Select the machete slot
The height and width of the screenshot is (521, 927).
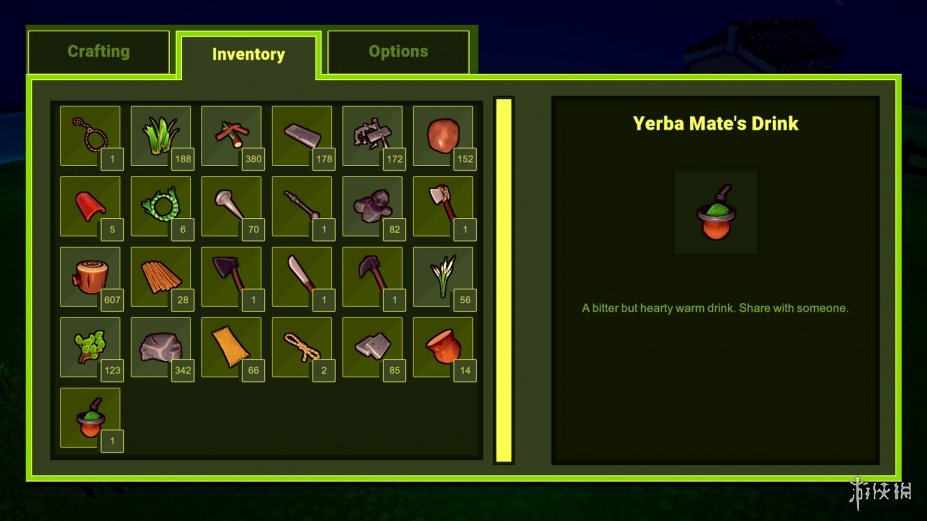point(302,277)
